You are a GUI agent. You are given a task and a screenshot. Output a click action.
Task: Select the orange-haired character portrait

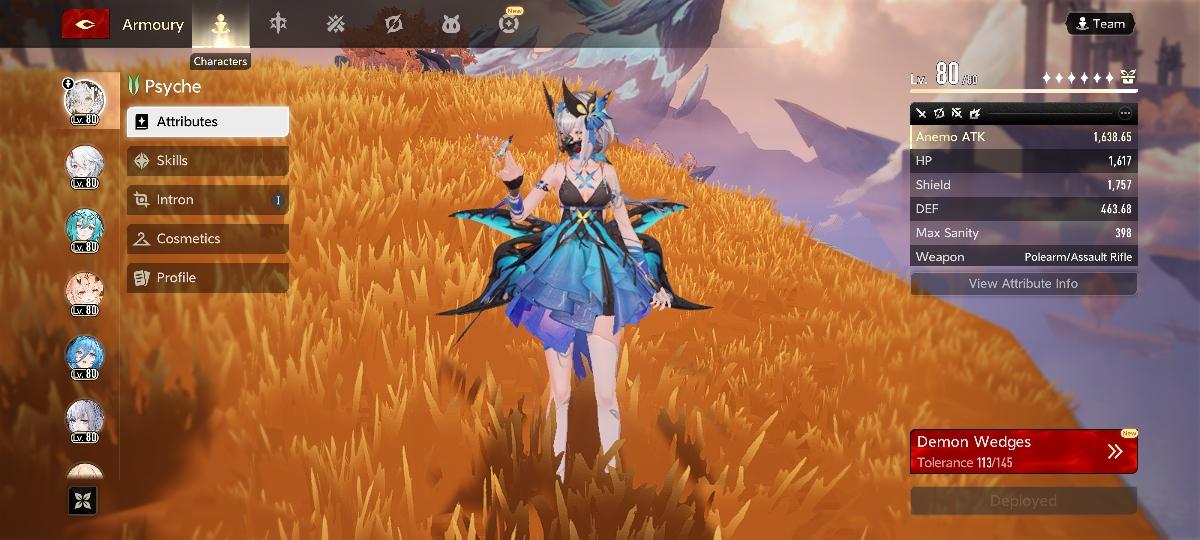click(x=84, y=292)
